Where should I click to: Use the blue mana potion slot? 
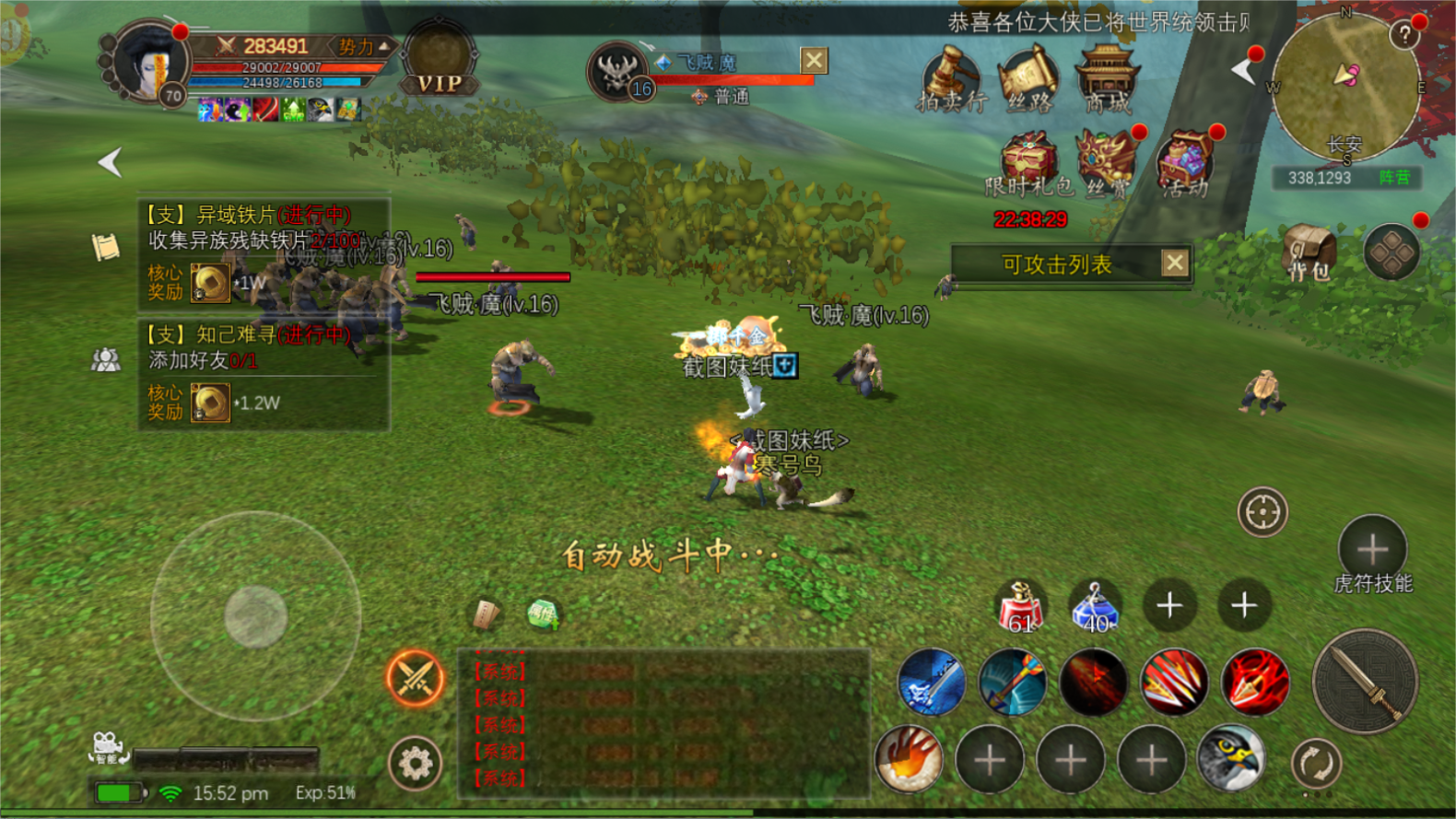coord(1095,608)
